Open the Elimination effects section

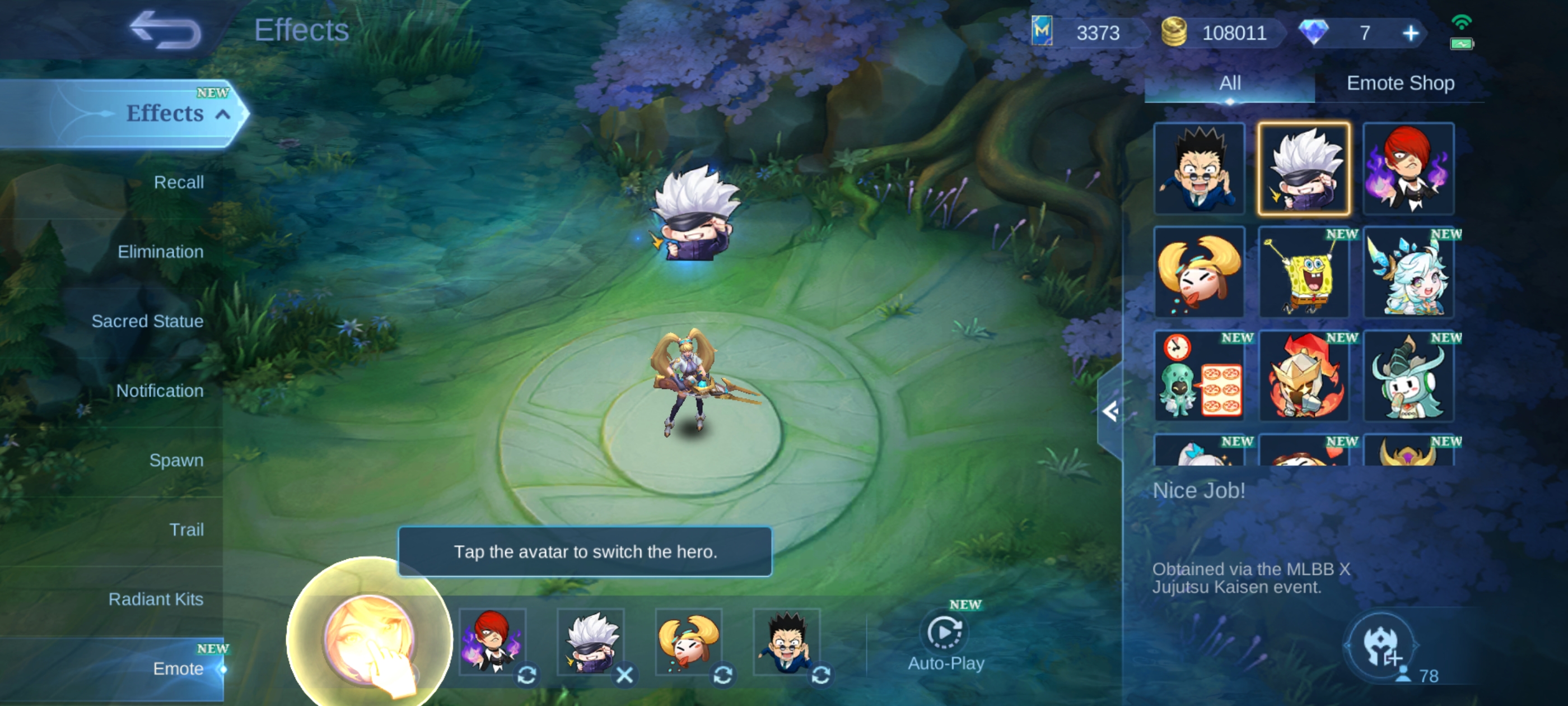tap(160, 252)
